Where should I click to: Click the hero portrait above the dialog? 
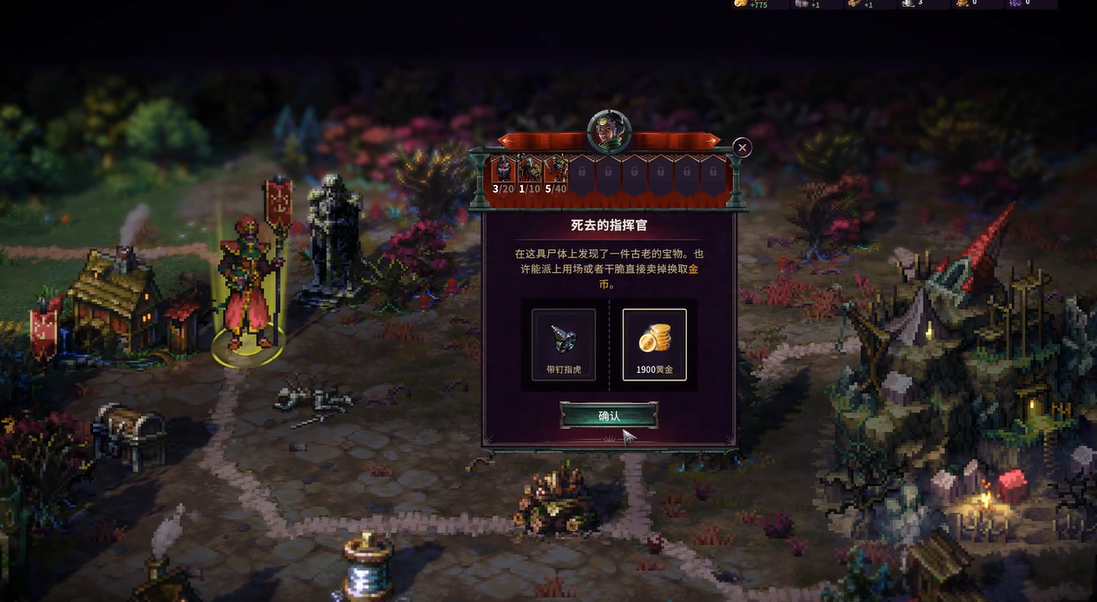coord(608,131)
